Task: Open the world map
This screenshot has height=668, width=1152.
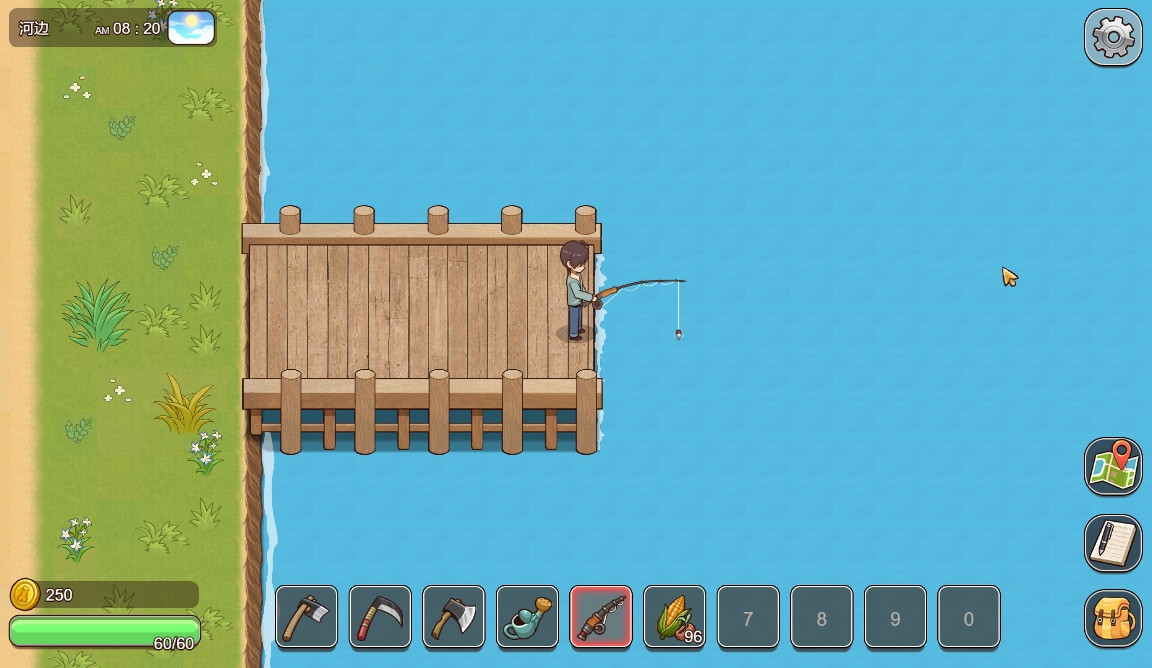Action: coord(1113,466)
